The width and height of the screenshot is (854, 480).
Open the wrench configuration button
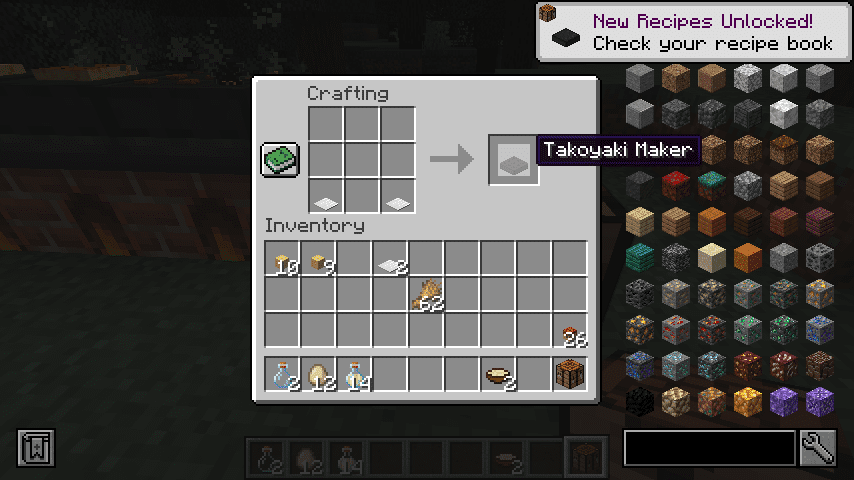[818, 448]
